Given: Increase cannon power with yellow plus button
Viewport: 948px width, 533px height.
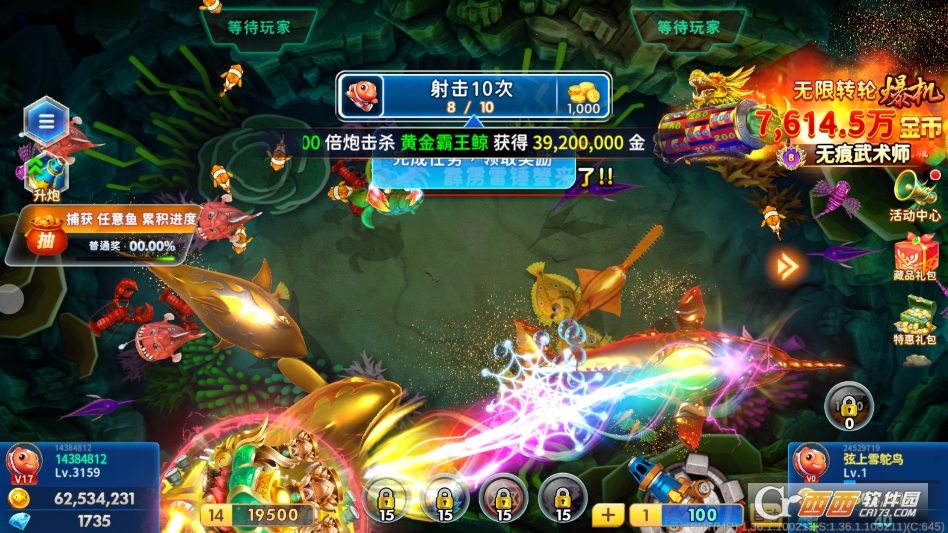Looking at the screenshot, I should click(x=608, y=515).
